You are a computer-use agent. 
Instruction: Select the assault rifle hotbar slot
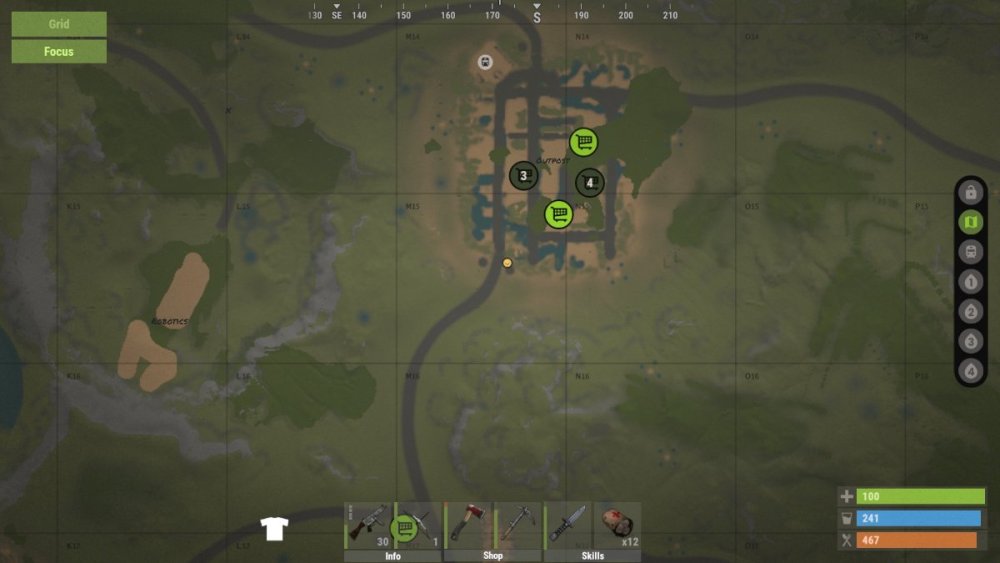click(368, 524)
